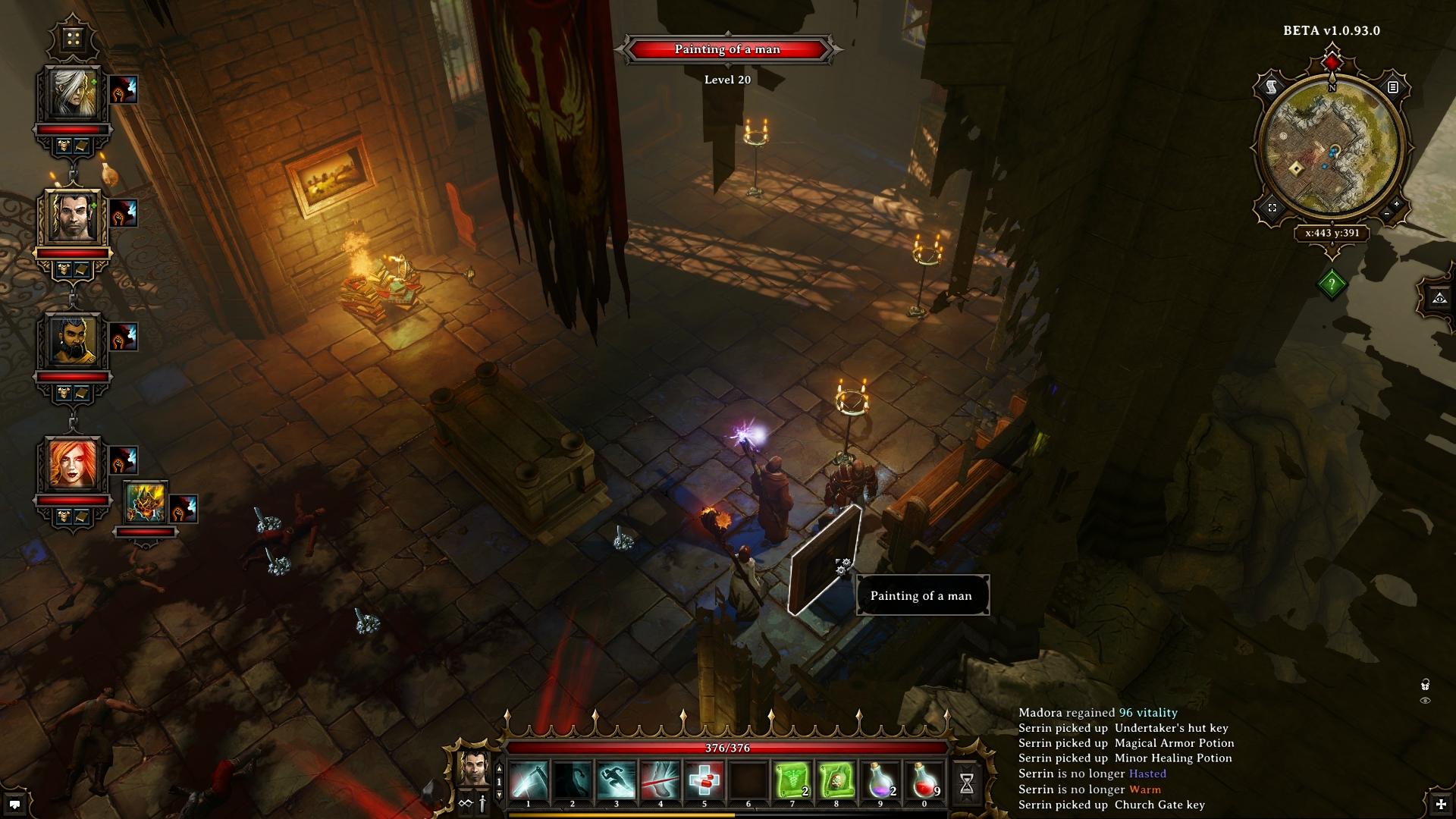Image resolution: width=1456 pixels, height=819 pixels.
Task: Drink the red healing potion in slot 0
Action: 924,781
